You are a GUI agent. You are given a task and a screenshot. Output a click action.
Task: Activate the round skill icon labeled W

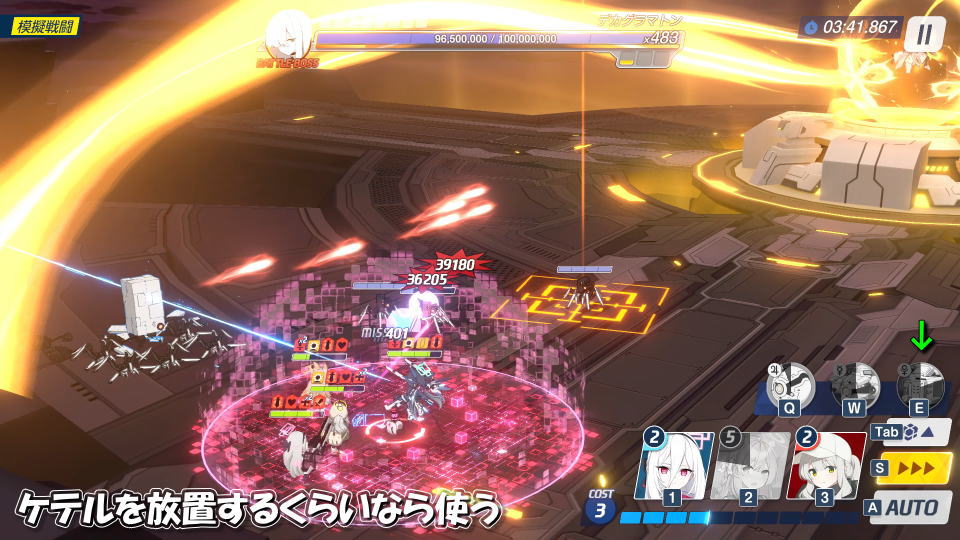click(x=855, y=385)
